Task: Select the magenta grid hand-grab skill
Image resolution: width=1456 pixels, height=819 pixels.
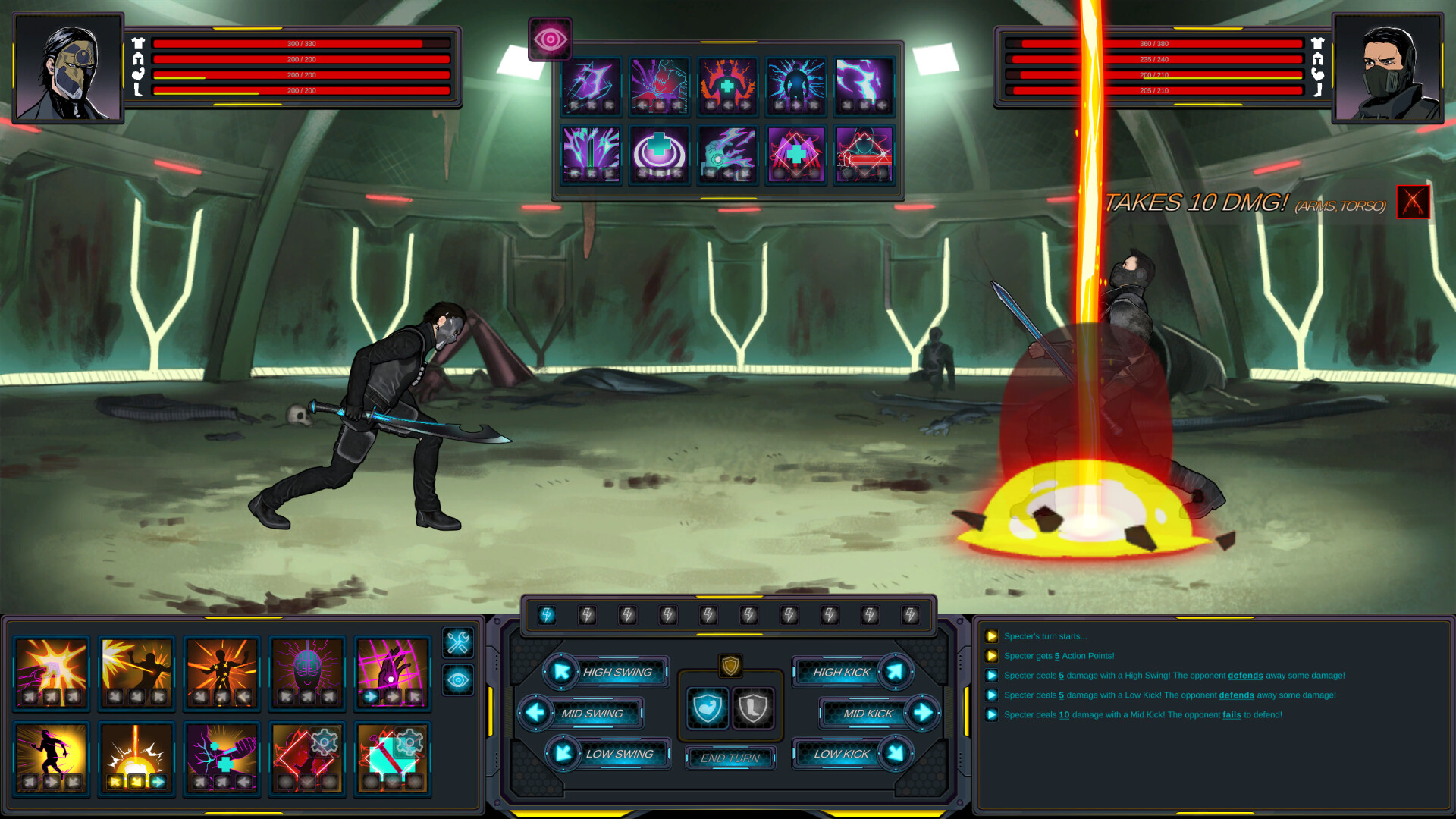Action: pos(392,672)
